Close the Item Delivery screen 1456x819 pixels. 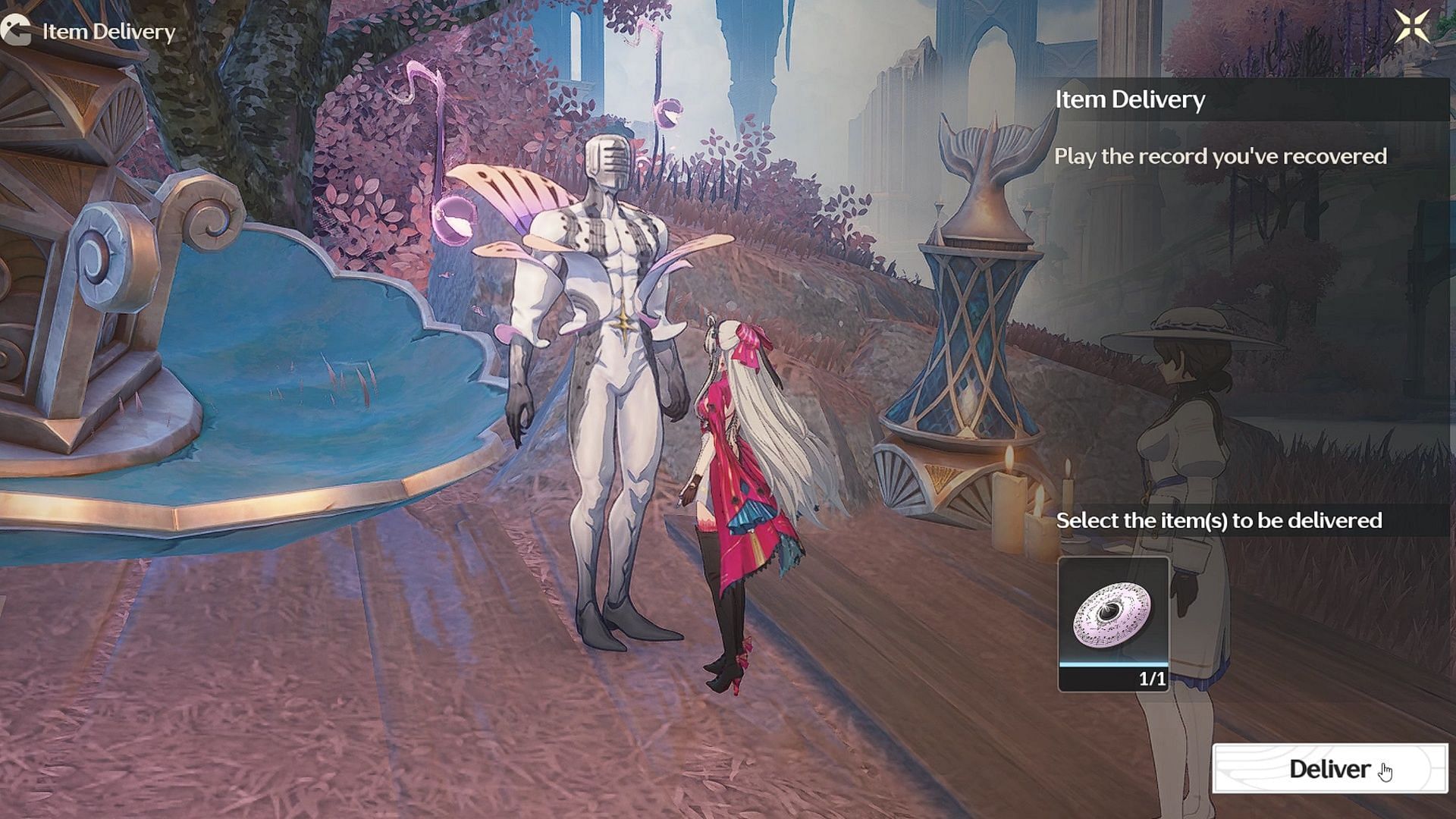tap(1411, 27)
